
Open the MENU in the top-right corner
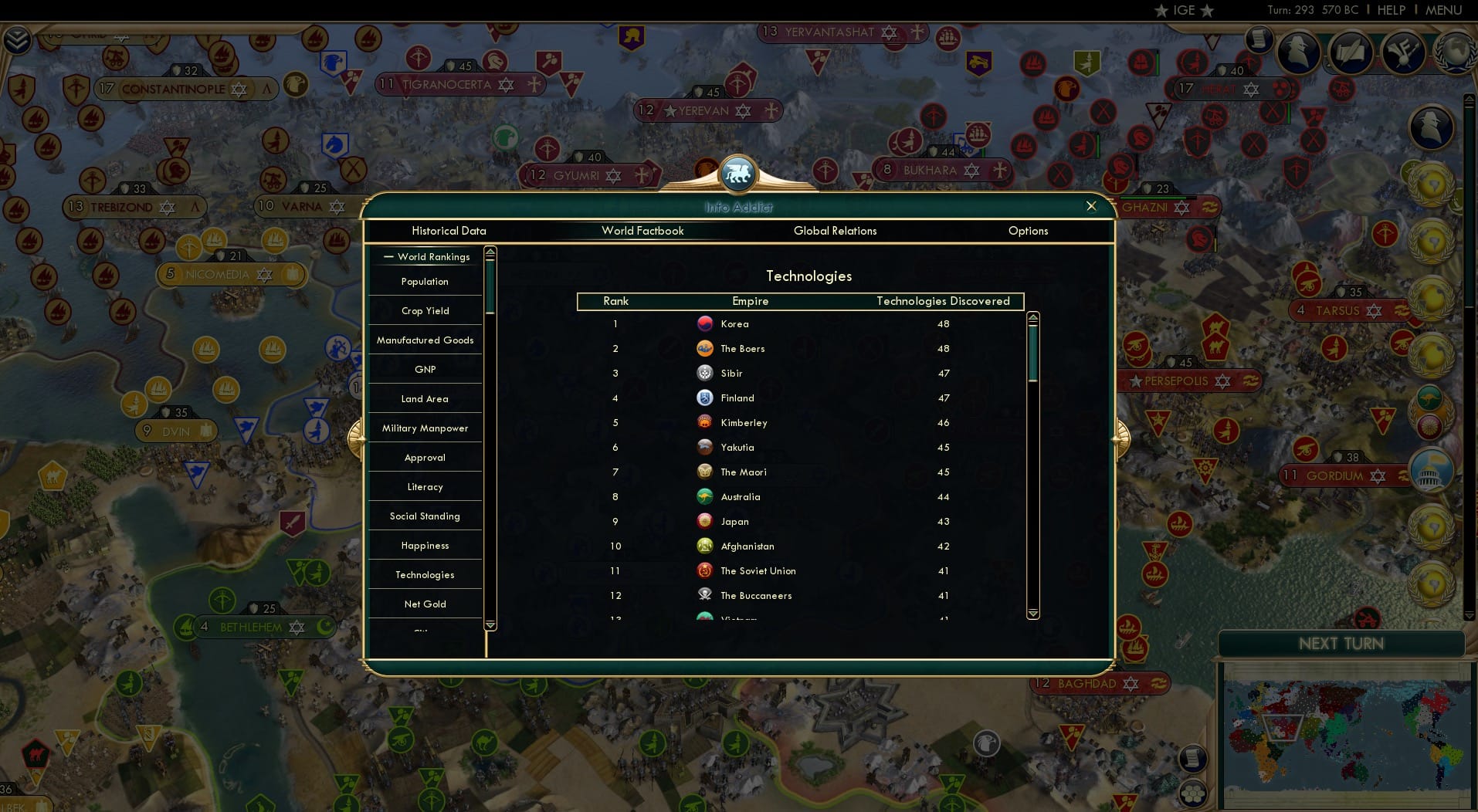(1442, 10)
